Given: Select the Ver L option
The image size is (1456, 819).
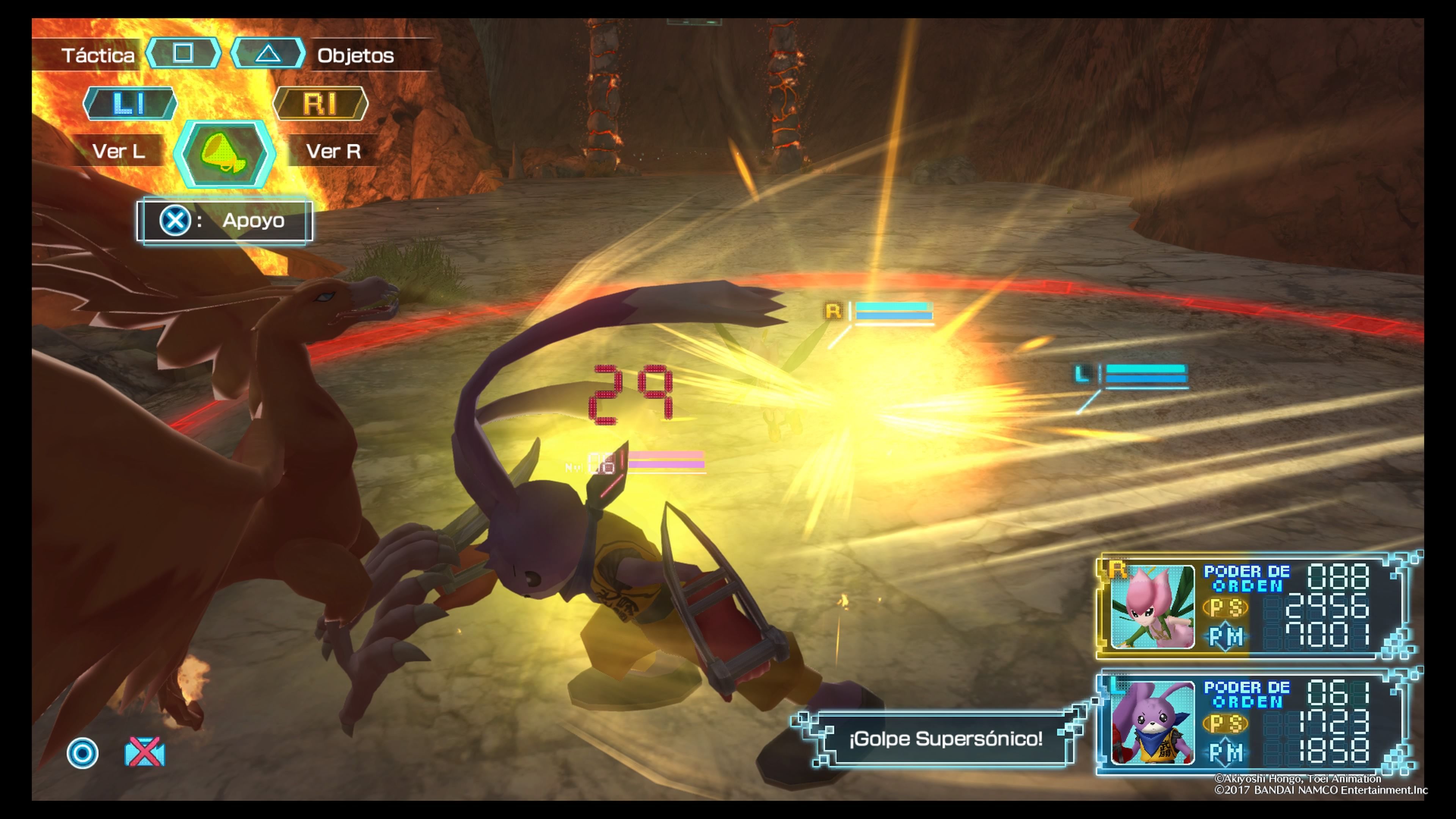Looking at the screenshot, I should 119,152.
